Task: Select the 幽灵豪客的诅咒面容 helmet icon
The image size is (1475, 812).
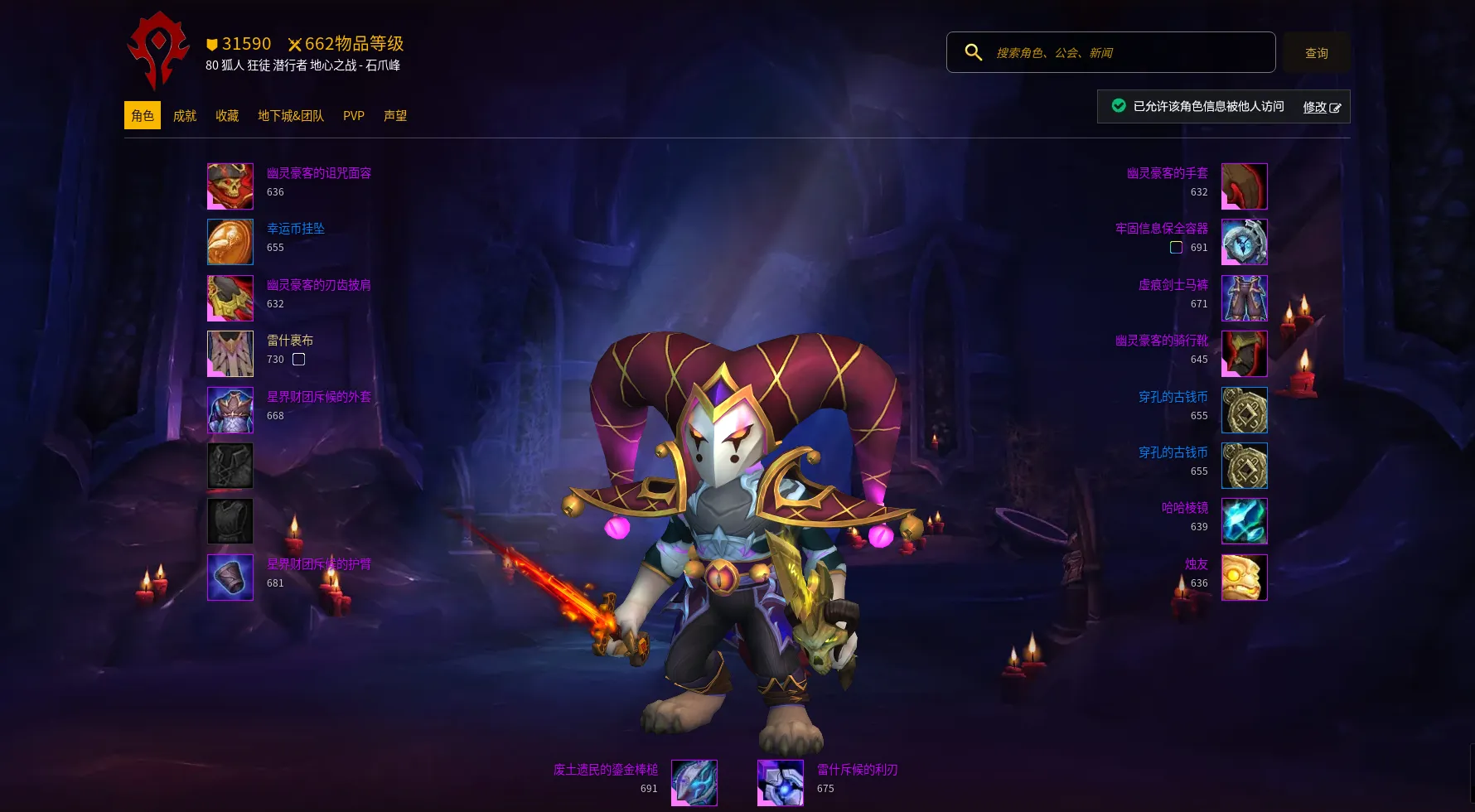Action: coord(230,186)
